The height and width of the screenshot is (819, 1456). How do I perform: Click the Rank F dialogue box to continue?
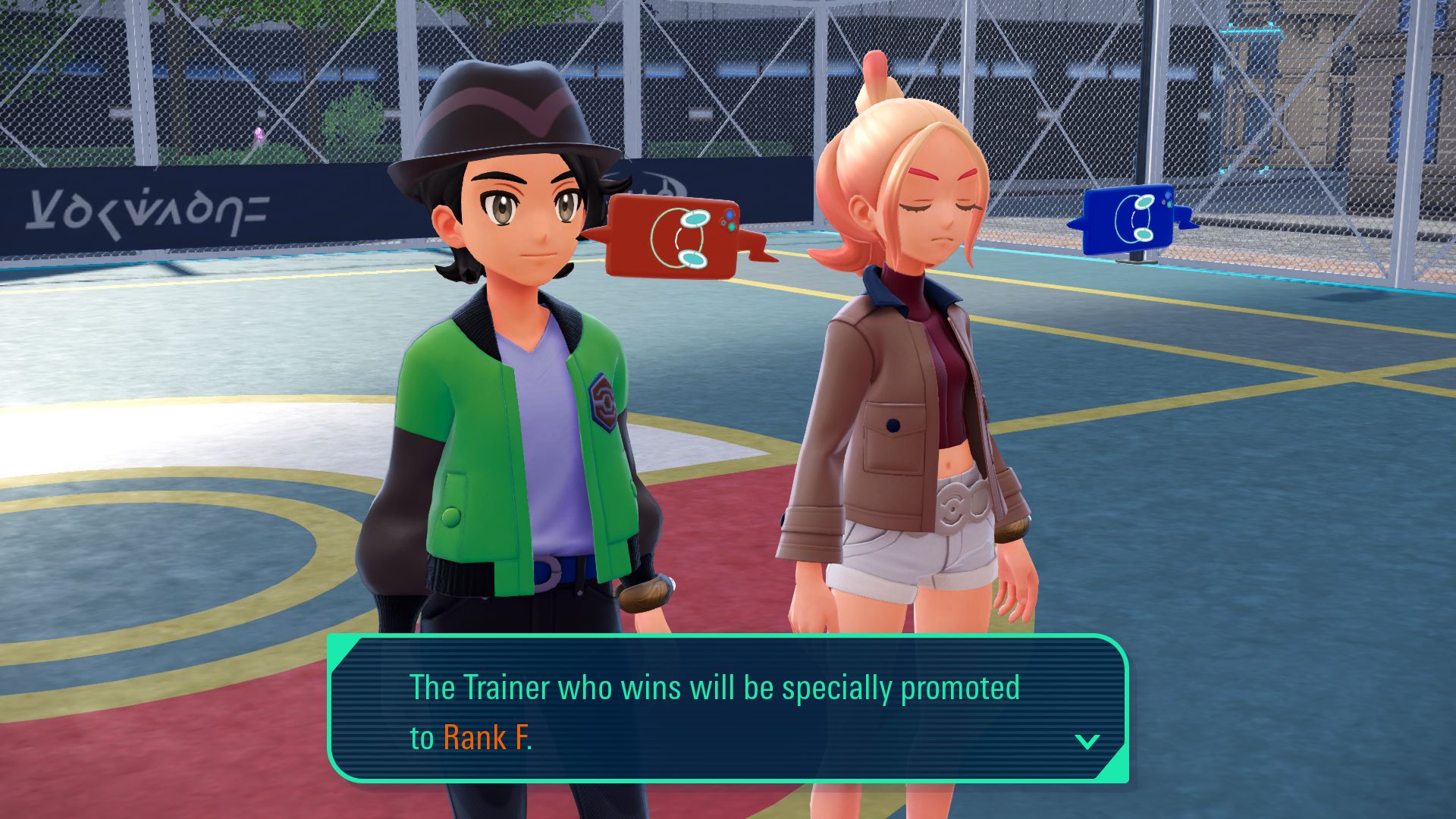point(726,710)
